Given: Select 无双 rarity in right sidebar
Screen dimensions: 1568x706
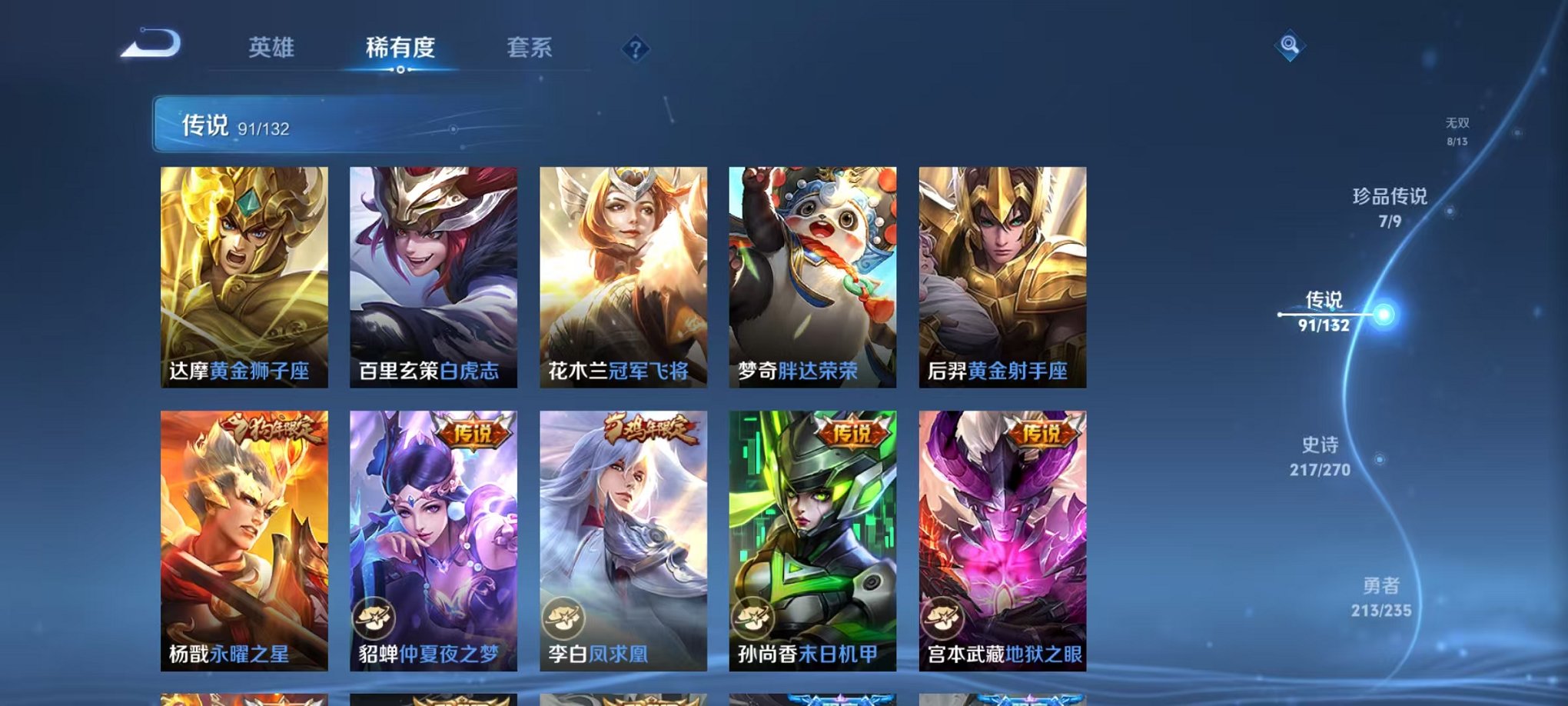Looking at the screenshot, I should pyautogui.click(x=1457, y=127).
